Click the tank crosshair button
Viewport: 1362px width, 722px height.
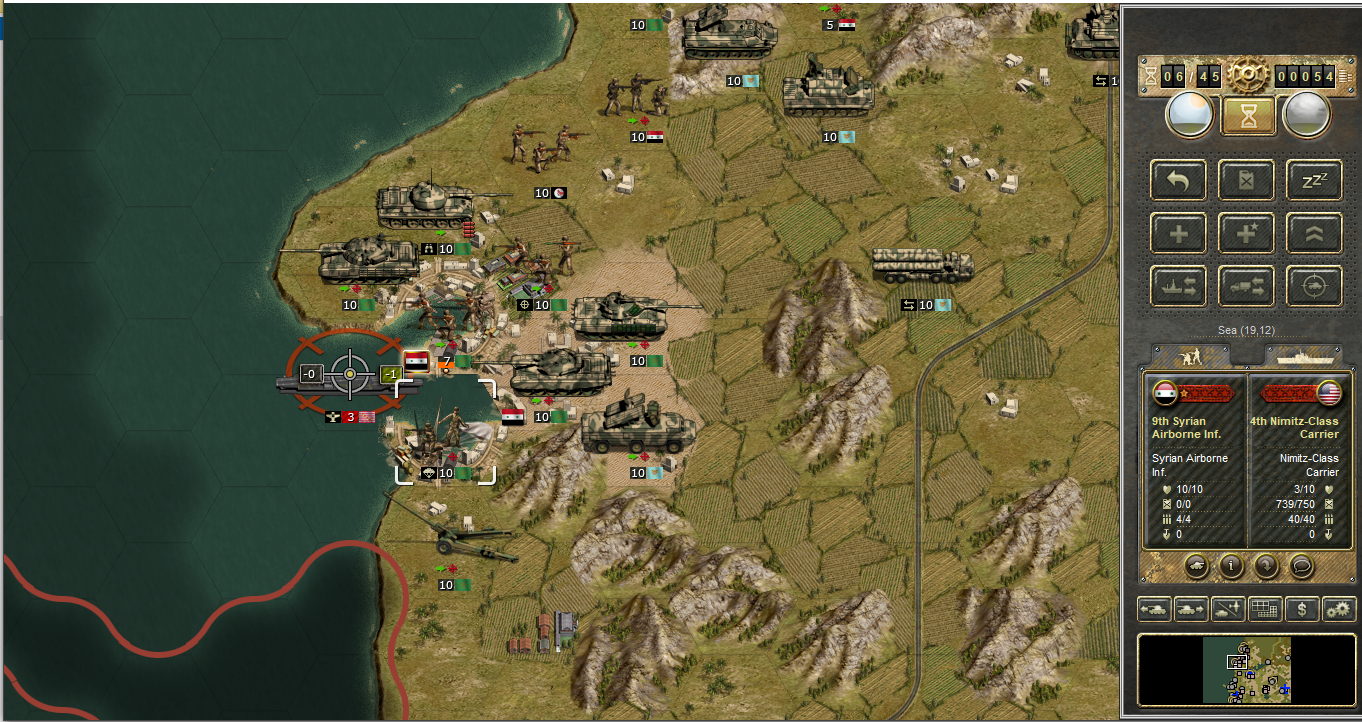click(x=1313, y=286)
